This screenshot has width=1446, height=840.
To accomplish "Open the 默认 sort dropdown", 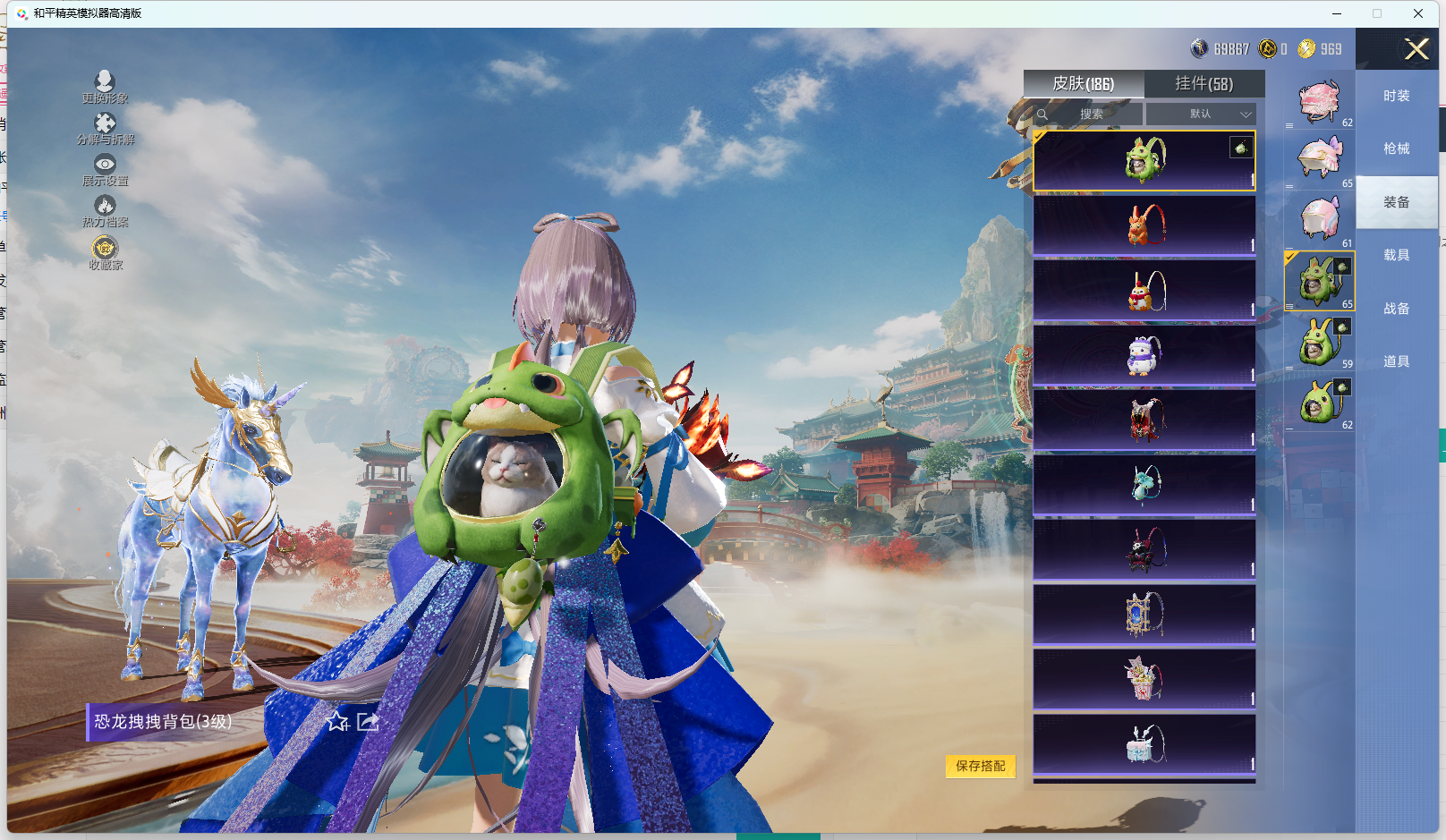I will point(1202,115).
